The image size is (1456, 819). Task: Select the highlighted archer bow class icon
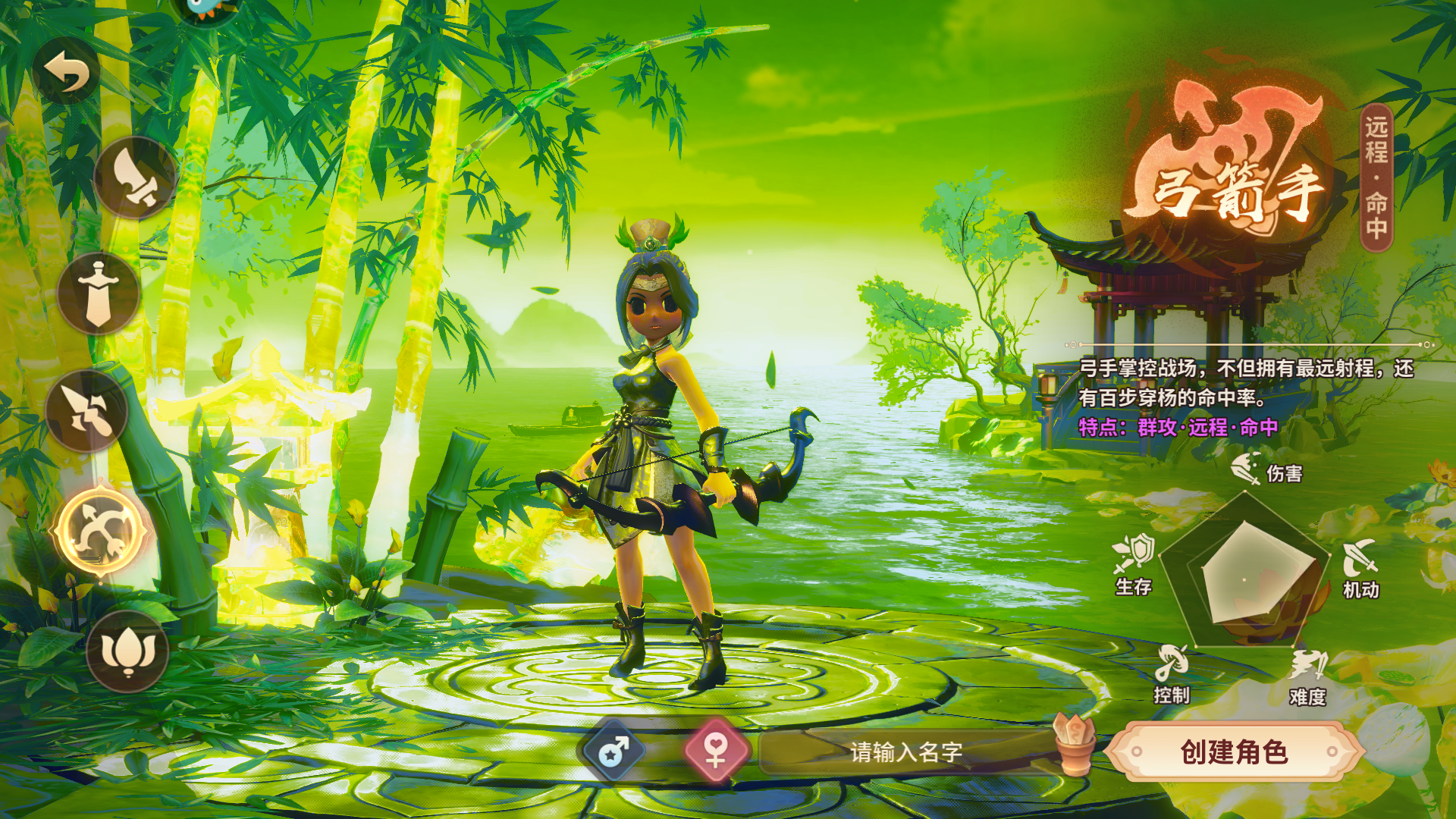[101, 531]
